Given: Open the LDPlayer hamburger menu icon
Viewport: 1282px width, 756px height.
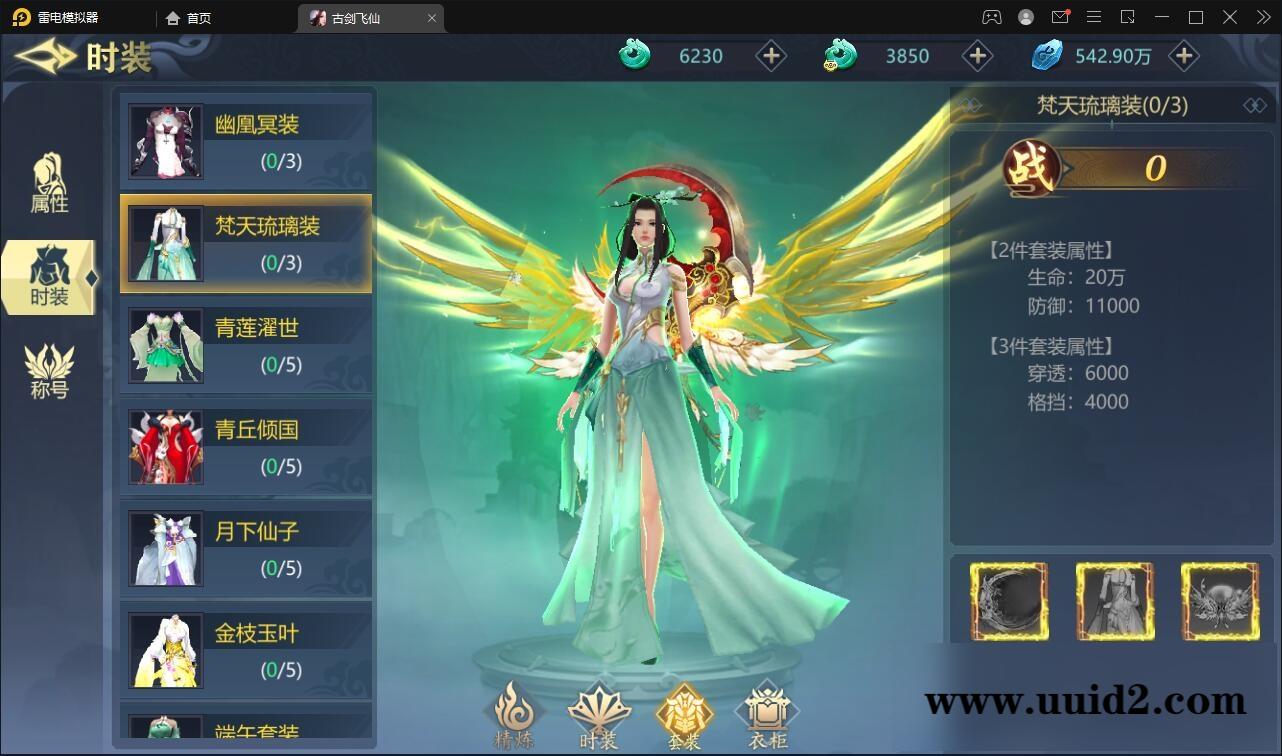Looking at the screenshot, I should click(1094, 17).
